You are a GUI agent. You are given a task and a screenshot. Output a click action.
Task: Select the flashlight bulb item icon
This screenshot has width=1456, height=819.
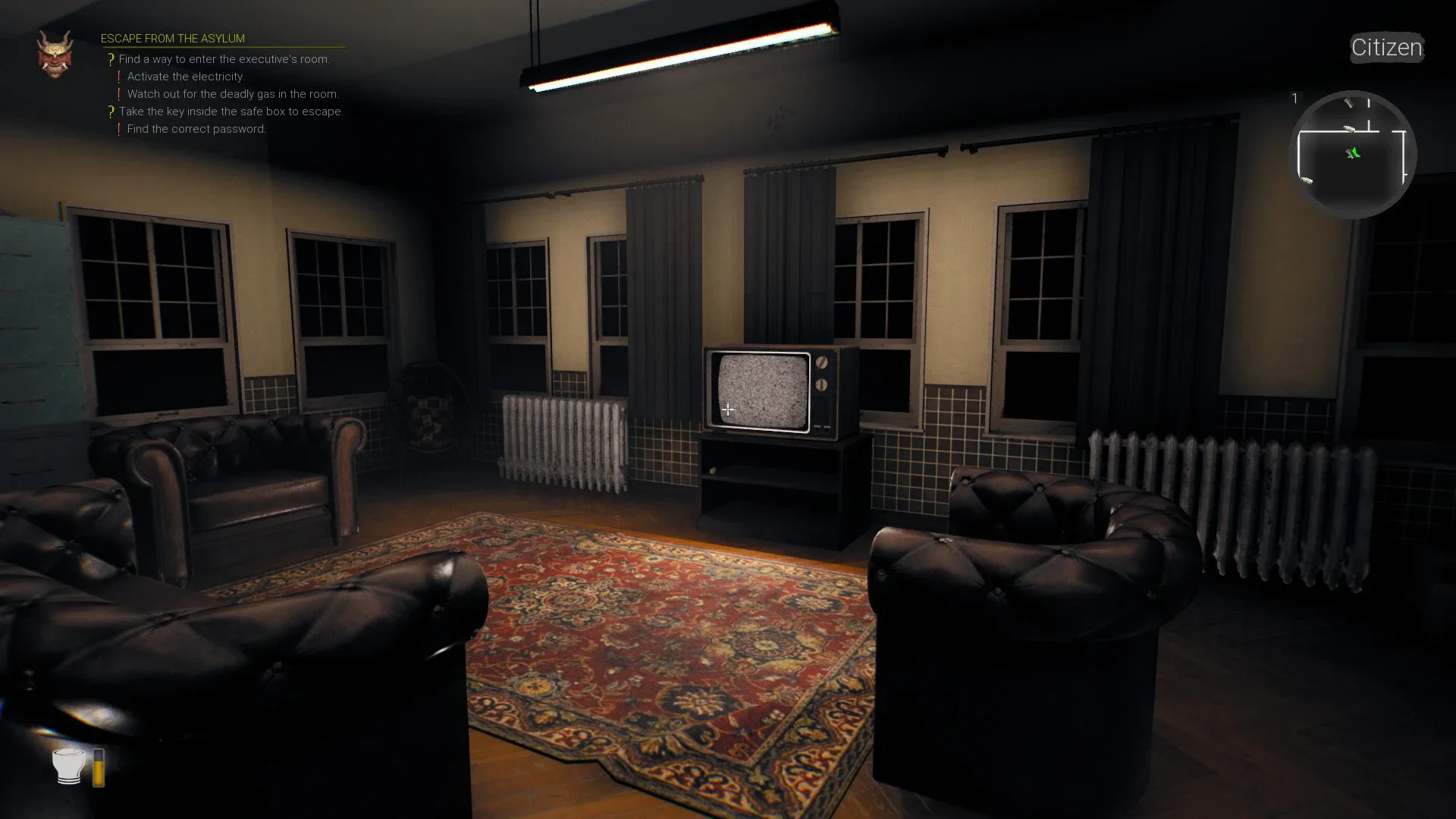tap(67, 766)
